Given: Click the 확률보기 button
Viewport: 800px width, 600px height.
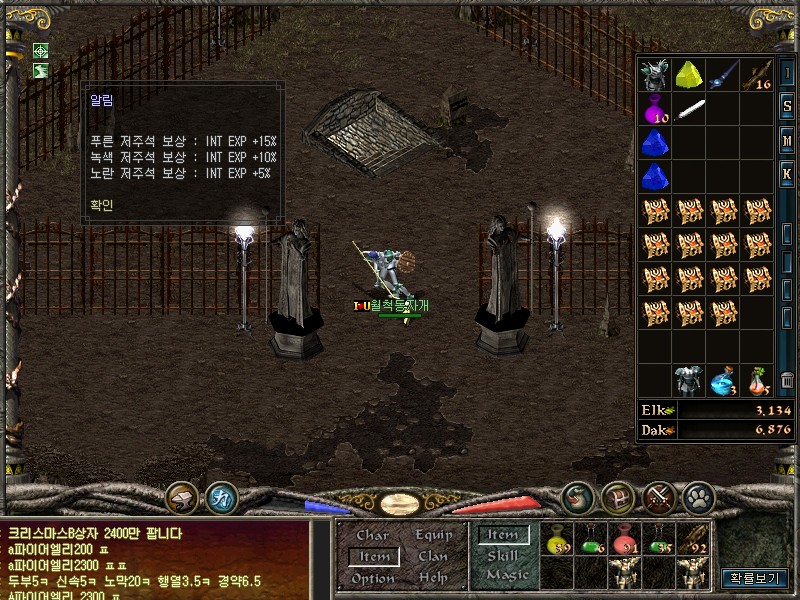Looking at the screenshot, I should coord(753,578).
